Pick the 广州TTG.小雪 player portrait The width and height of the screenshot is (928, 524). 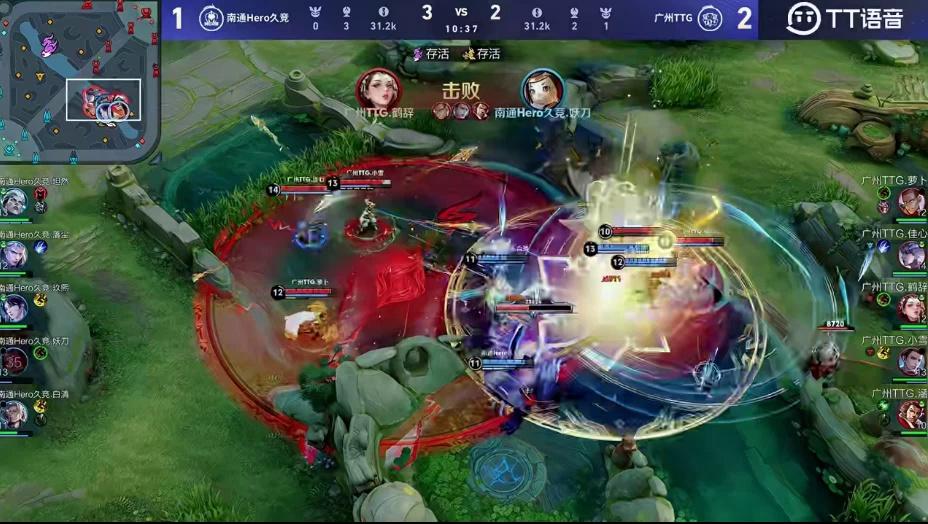(x=911, y=361)
